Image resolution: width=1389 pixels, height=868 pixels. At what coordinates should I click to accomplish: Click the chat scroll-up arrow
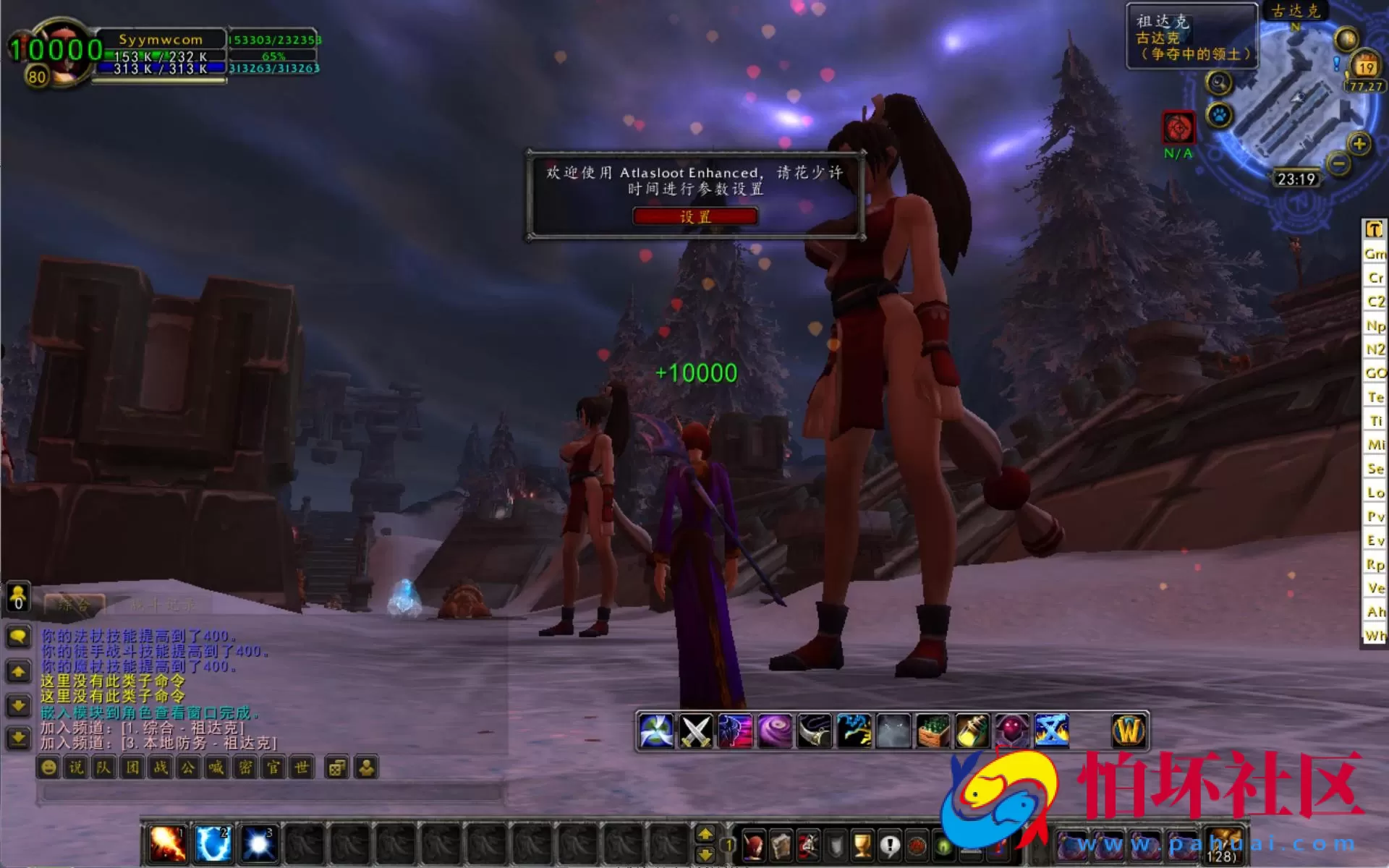click(18, 671)
